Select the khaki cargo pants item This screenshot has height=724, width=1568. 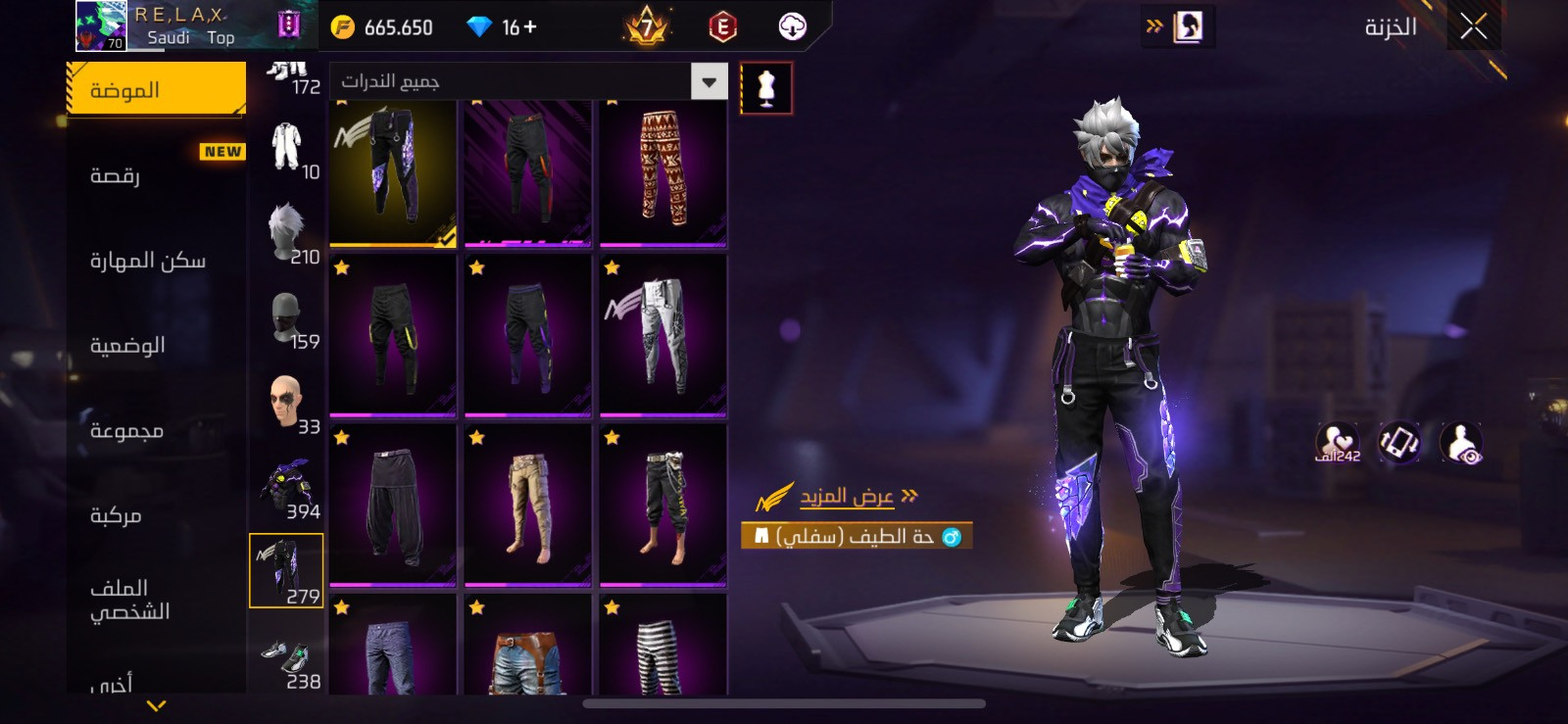click(x=528, y=505)
